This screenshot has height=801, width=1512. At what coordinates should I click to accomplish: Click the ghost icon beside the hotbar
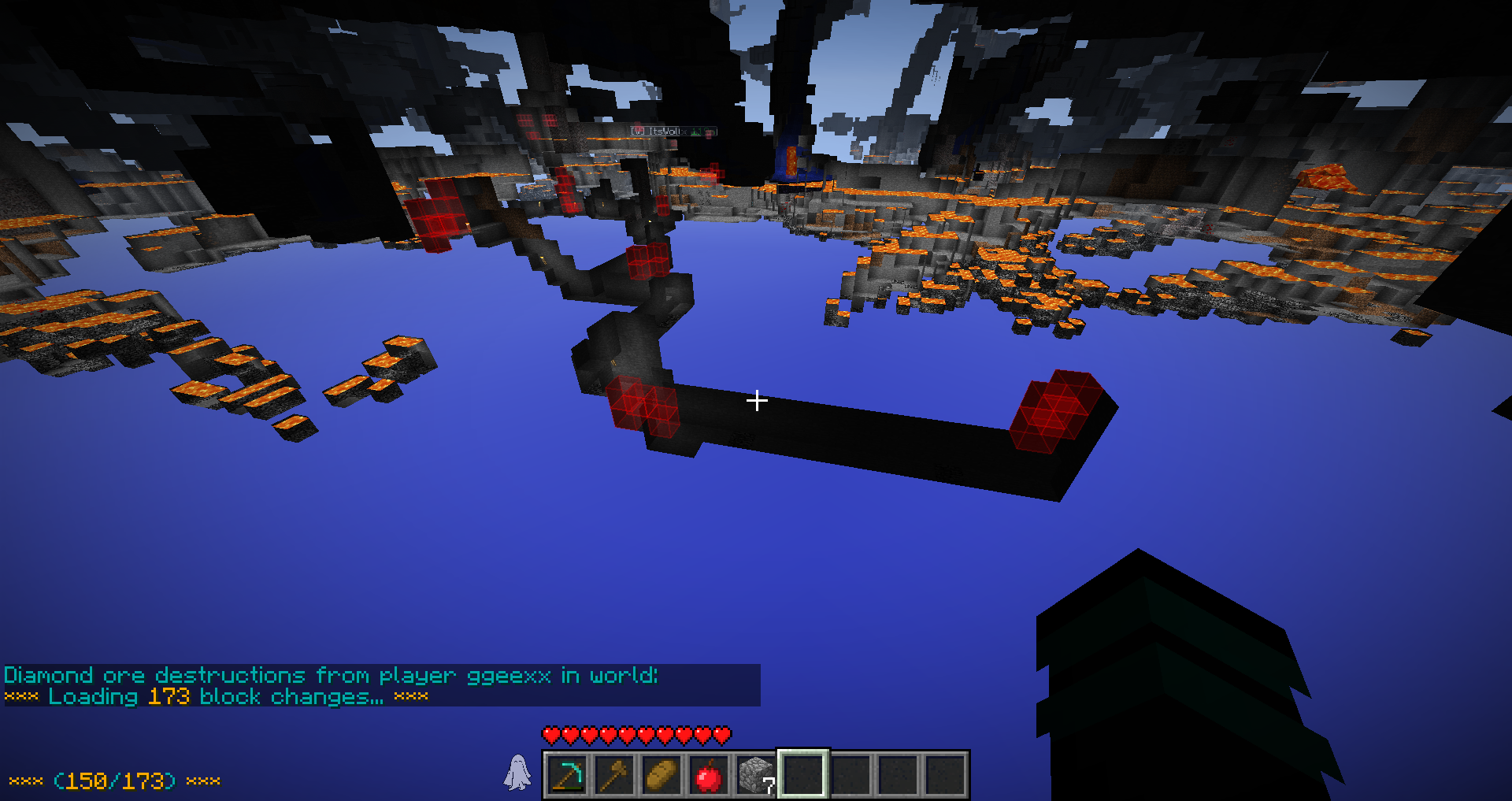coord(517,772)
